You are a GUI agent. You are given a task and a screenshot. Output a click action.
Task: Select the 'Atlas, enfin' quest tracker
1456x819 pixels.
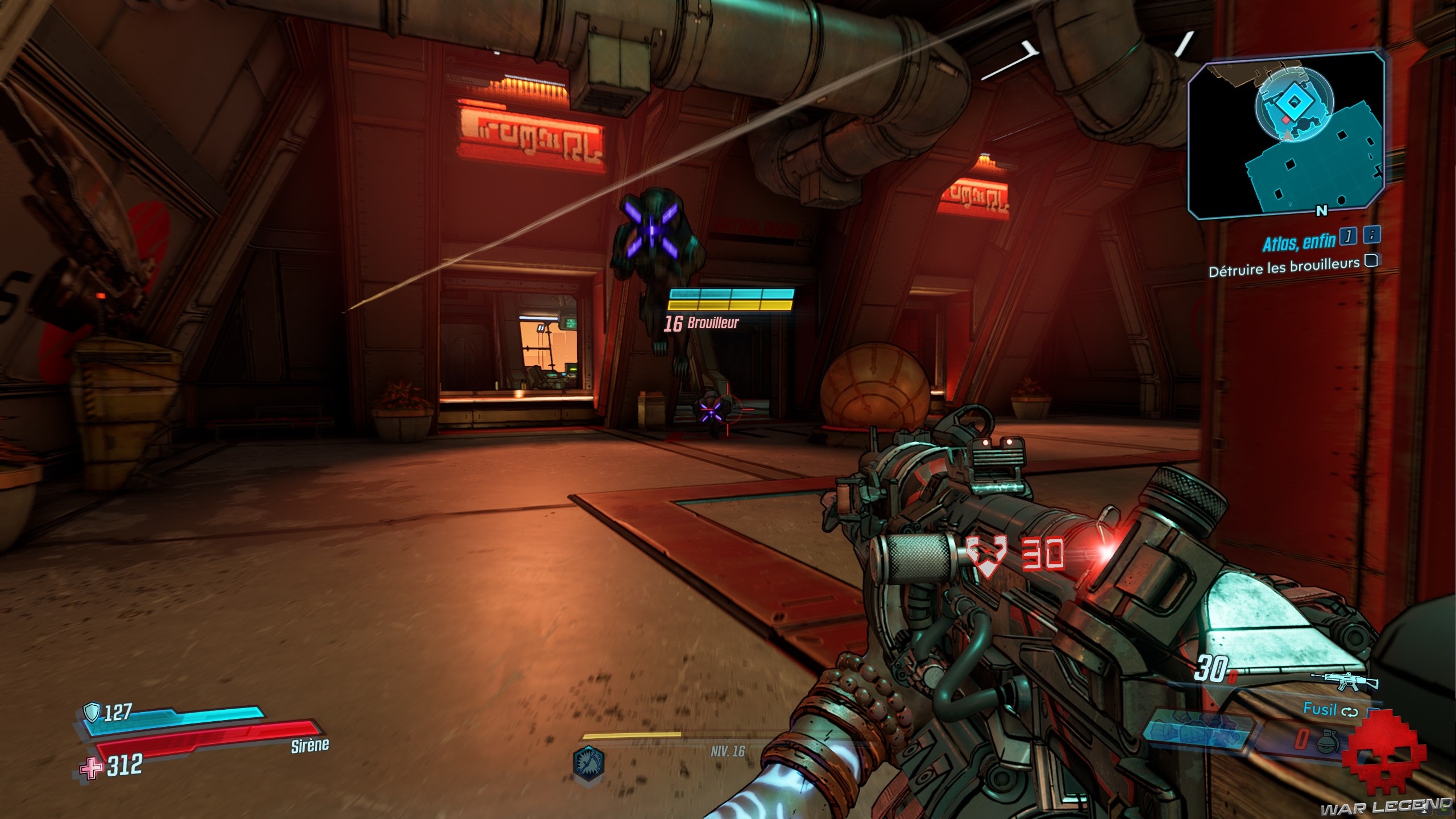(1299, 242)
